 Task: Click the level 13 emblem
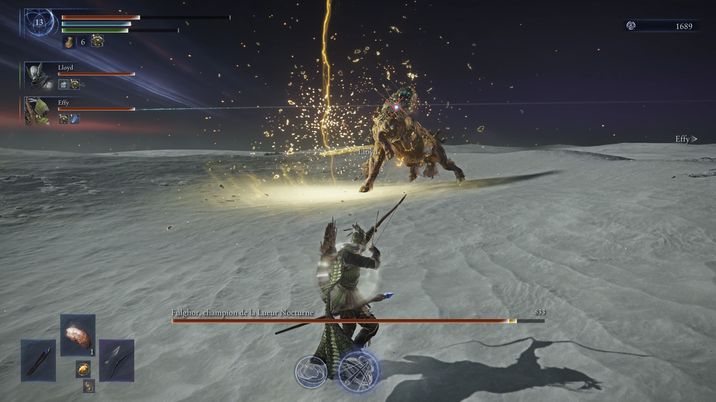coord(39,21)
